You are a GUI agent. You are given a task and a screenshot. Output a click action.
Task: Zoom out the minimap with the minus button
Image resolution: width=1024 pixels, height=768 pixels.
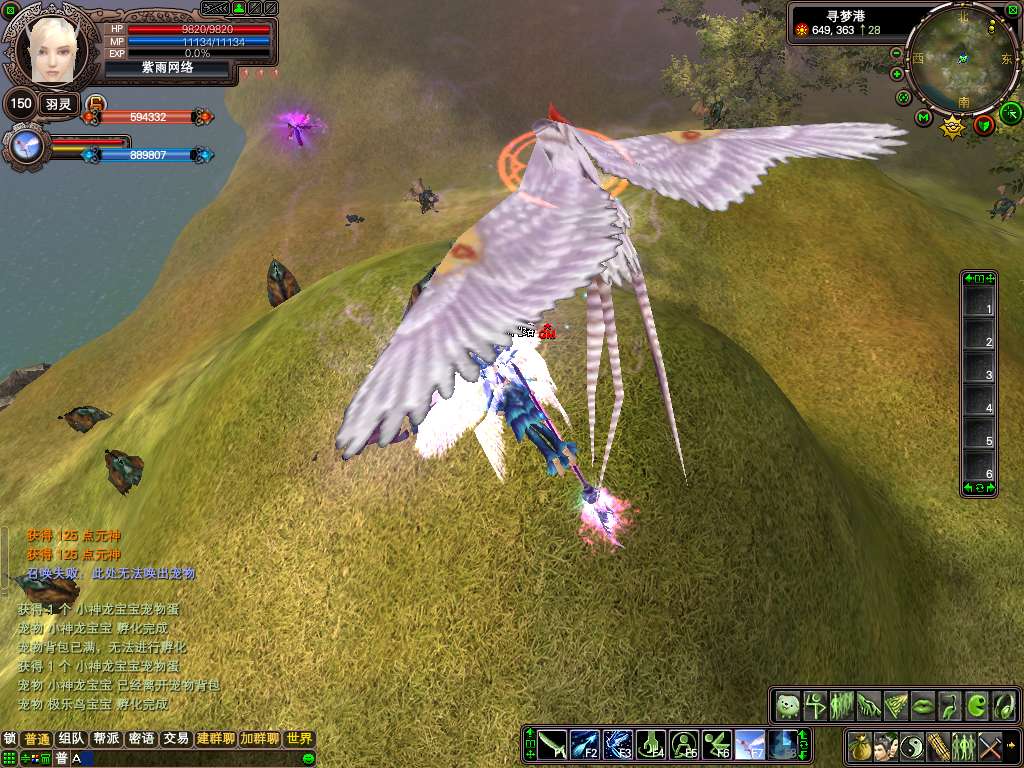point(896,53)
